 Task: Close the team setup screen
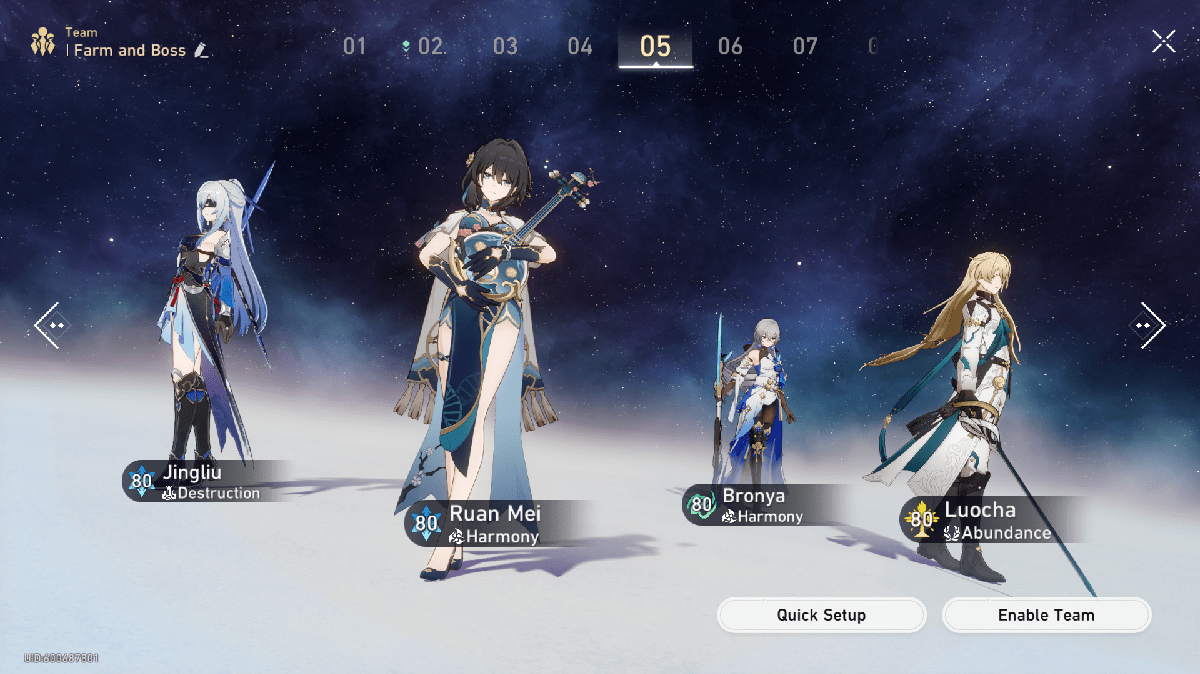pos(1163,41)
